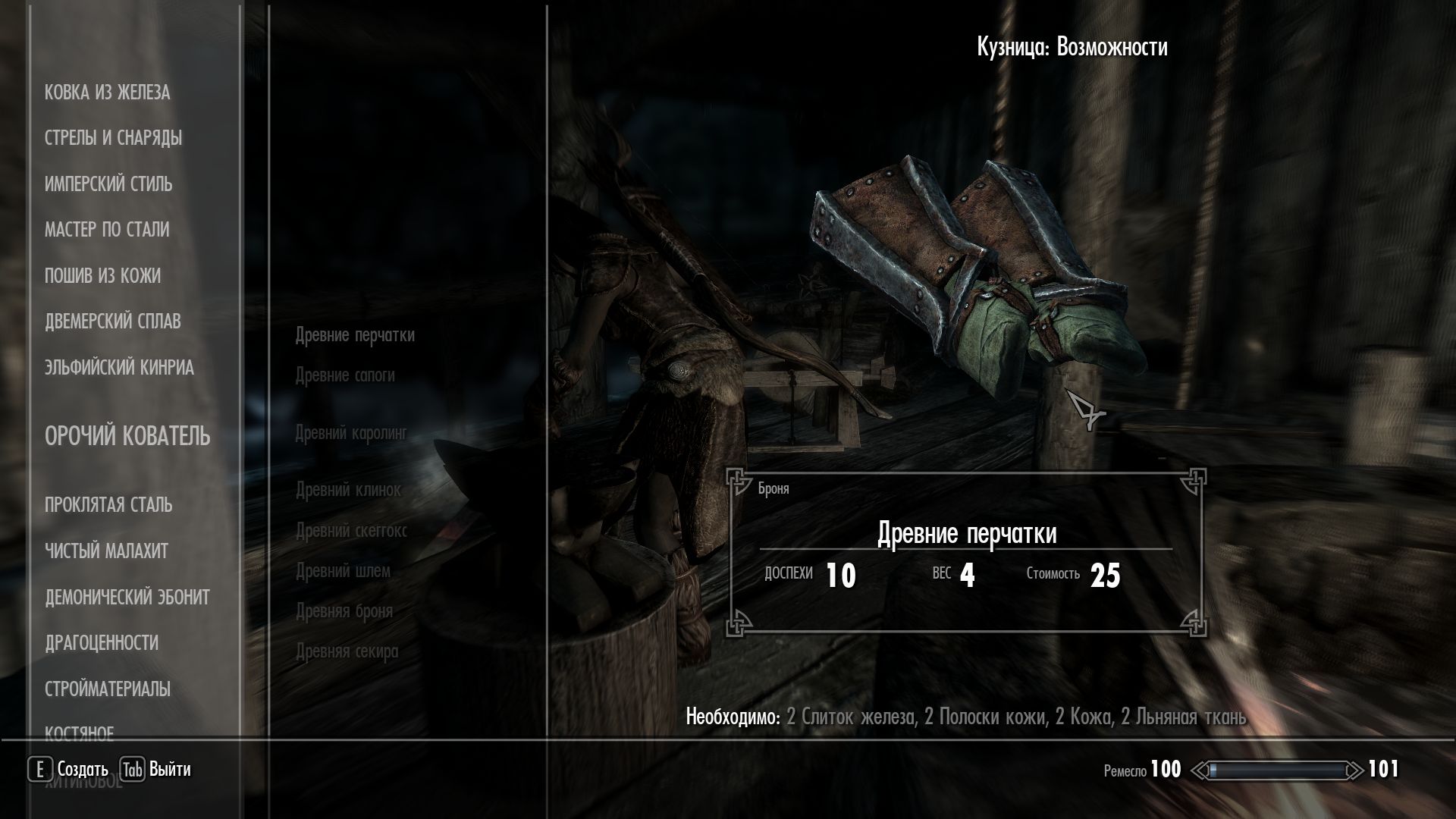Select the Древний скеггокс recipe
The height and width of the screenshot is (819, 1456).
click(x=351, y=531)
